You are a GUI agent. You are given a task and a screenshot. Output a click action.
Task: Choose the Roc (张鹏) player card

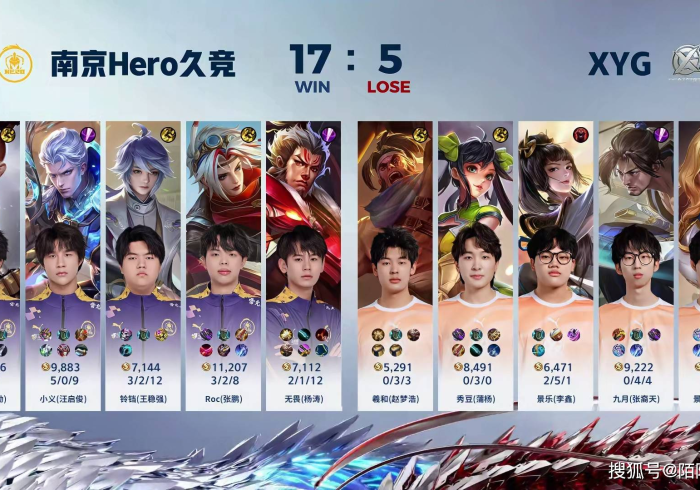pyautogui.click(x=223, y=265)
